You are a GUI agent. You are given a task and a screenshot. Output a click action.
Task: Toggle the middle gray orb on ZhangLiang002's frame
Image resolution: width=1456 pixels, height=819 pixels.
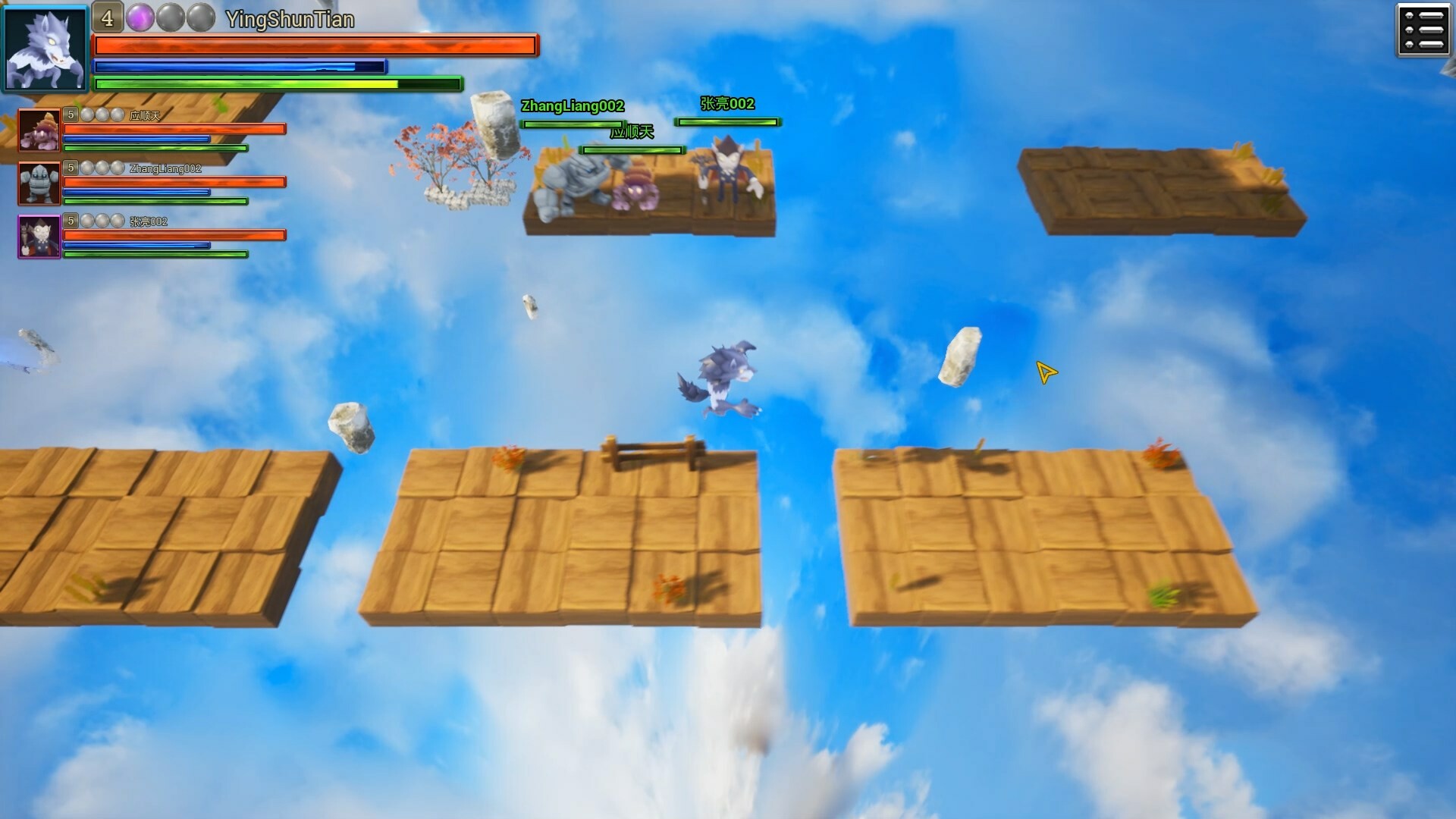click(102, 168)
